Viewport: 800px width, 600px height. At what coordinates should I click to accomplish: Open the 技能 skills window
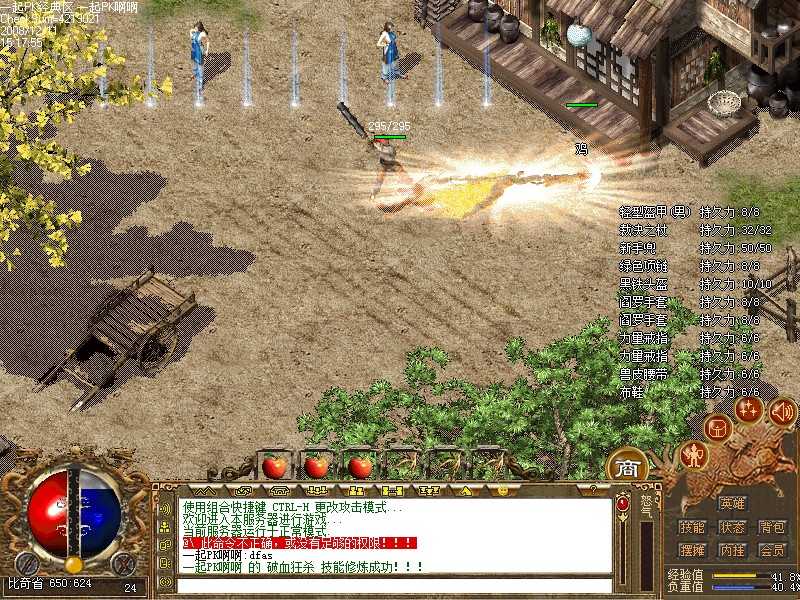692,527
